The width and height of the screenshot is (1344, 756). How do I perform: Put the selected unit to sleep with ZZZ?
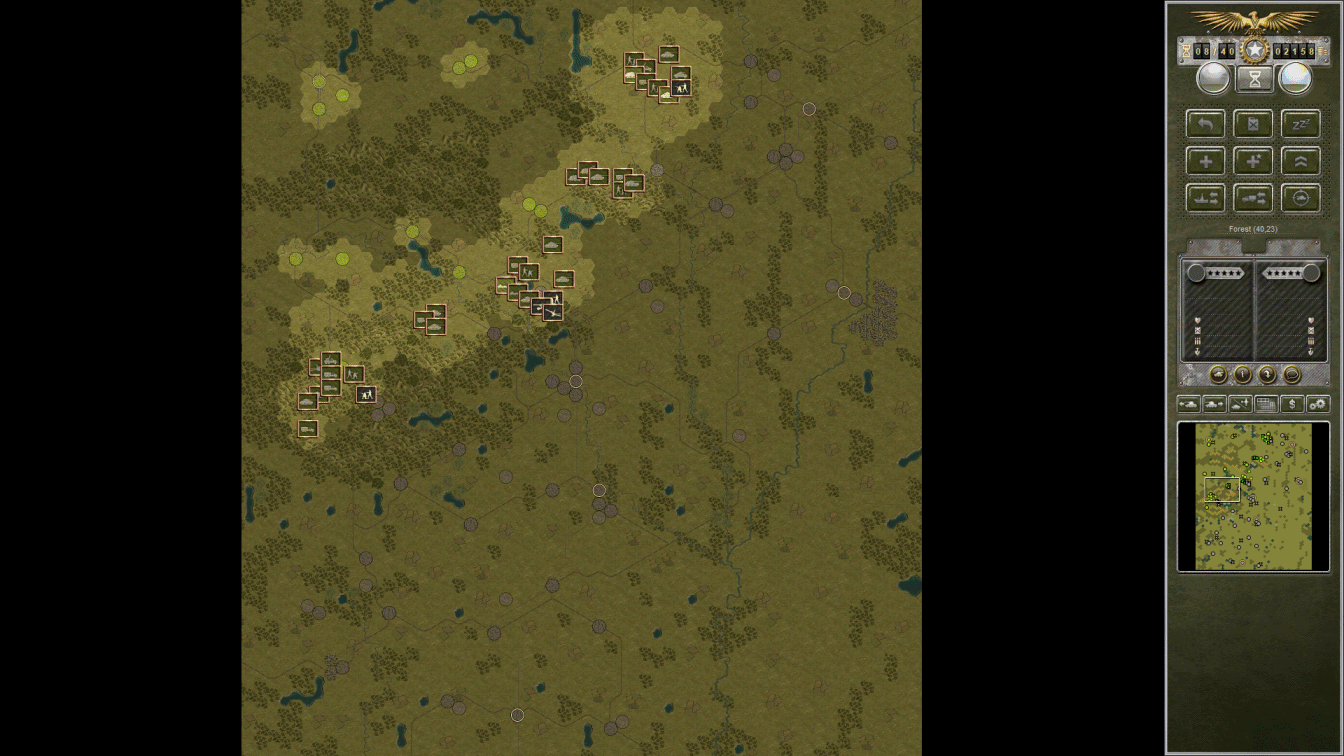coord(1300,123)
